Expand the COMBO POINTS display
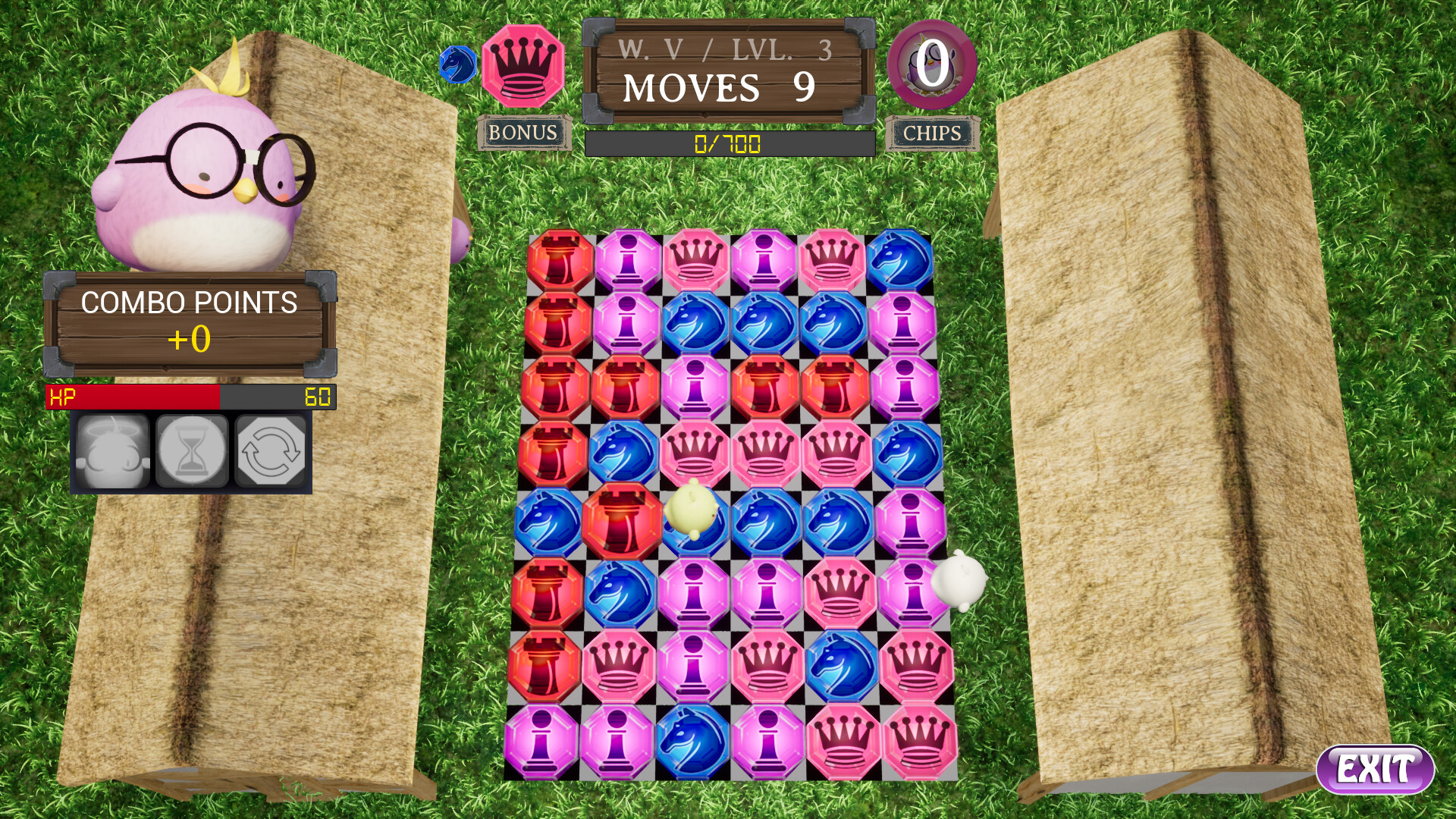The height and width of the screenshot is (819, 1456). tap(190, 322)
